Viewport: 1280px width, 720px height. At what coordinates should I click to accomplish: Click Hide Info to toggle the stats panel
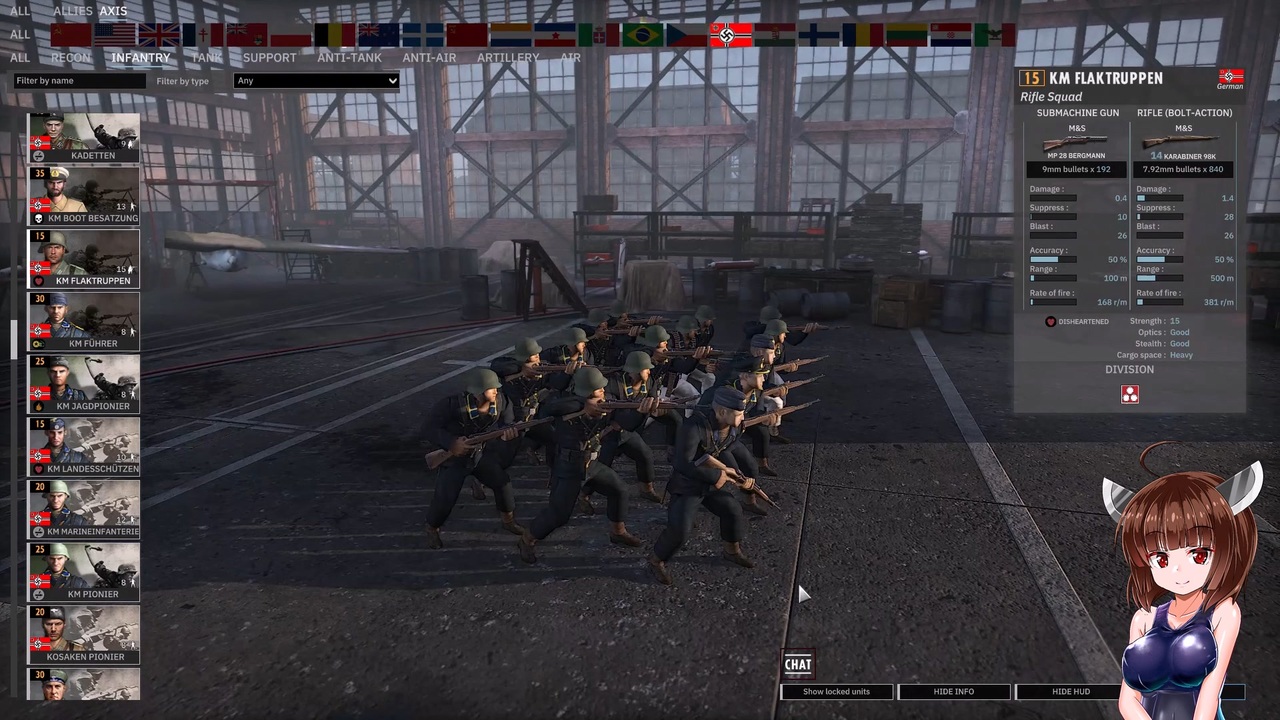click(953, 691)
